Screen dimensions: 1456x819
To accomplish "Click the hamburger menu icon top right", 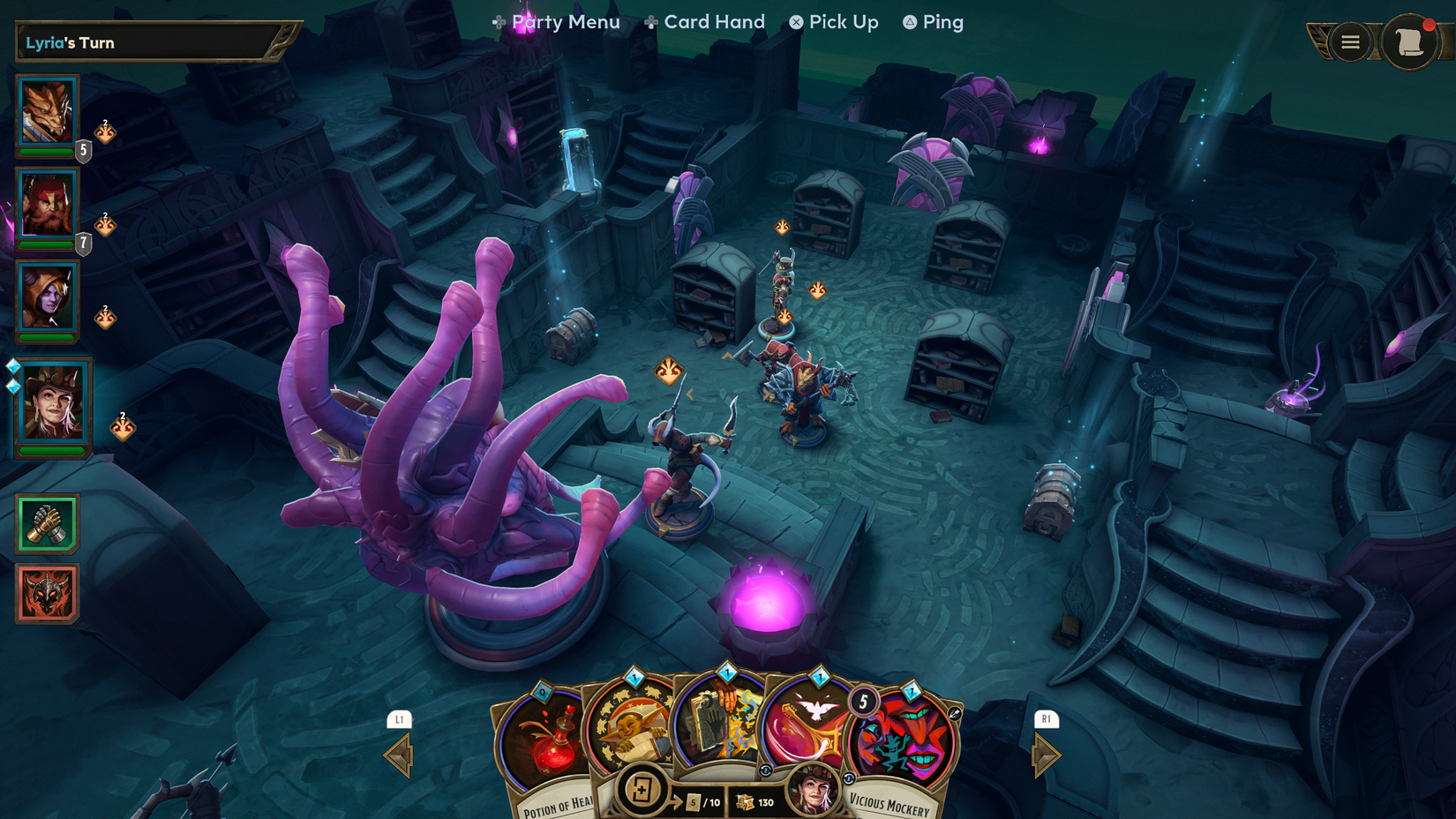I will pos(1349,41).
